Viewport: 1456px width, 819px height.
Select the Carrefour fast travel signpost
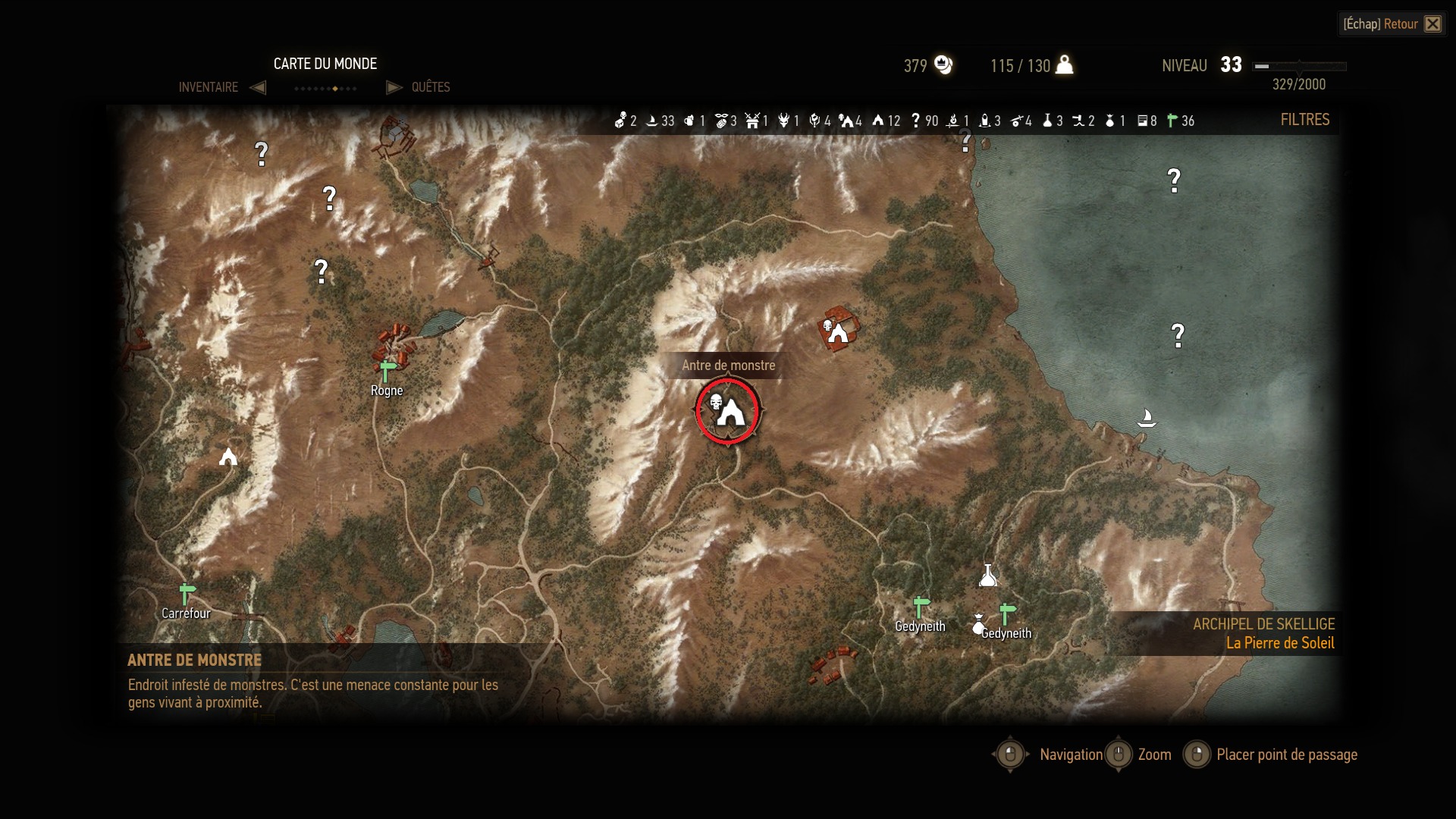point(187,594)
